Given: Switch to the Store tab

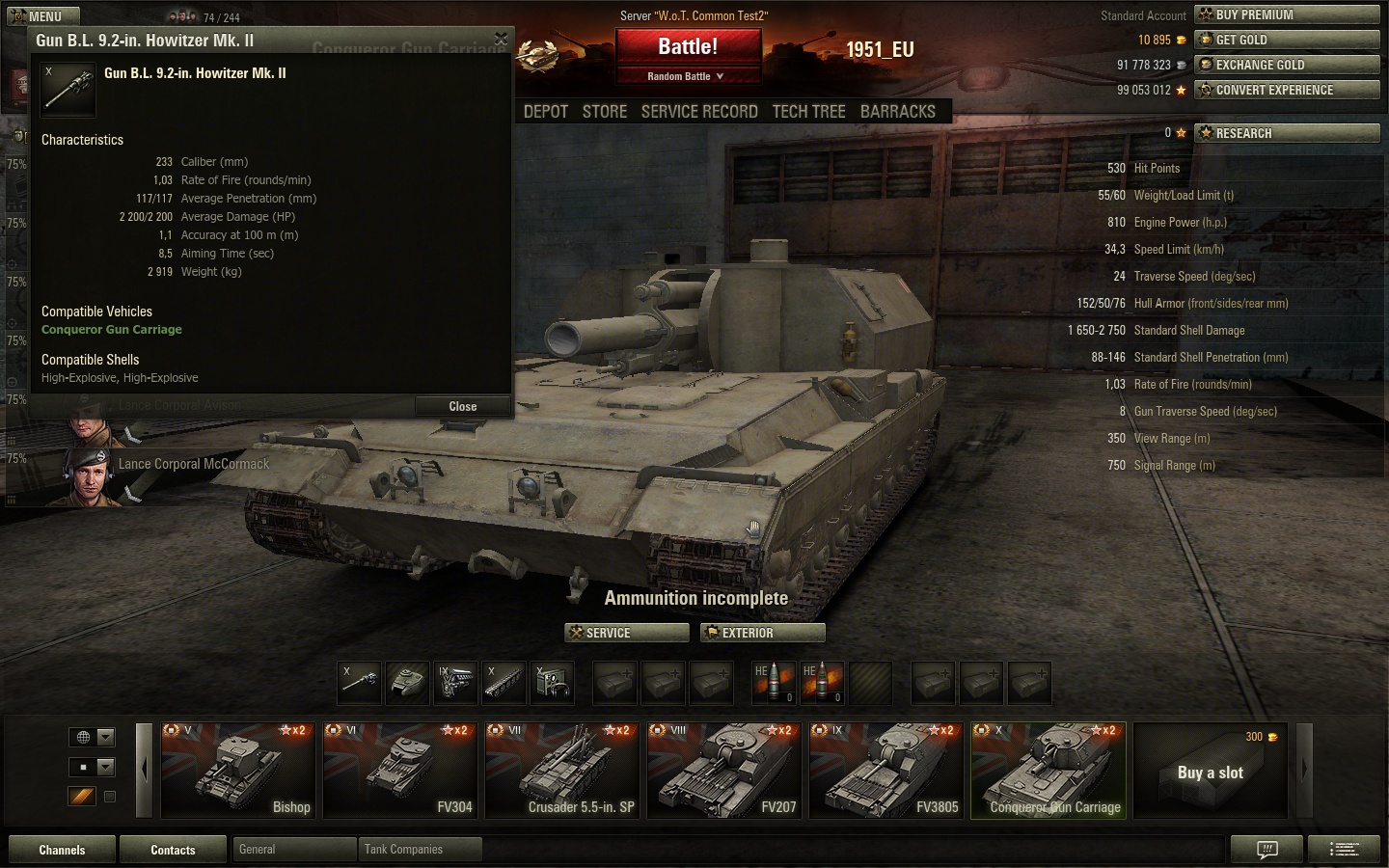Looking at the screenshot, I should [605, 112].
